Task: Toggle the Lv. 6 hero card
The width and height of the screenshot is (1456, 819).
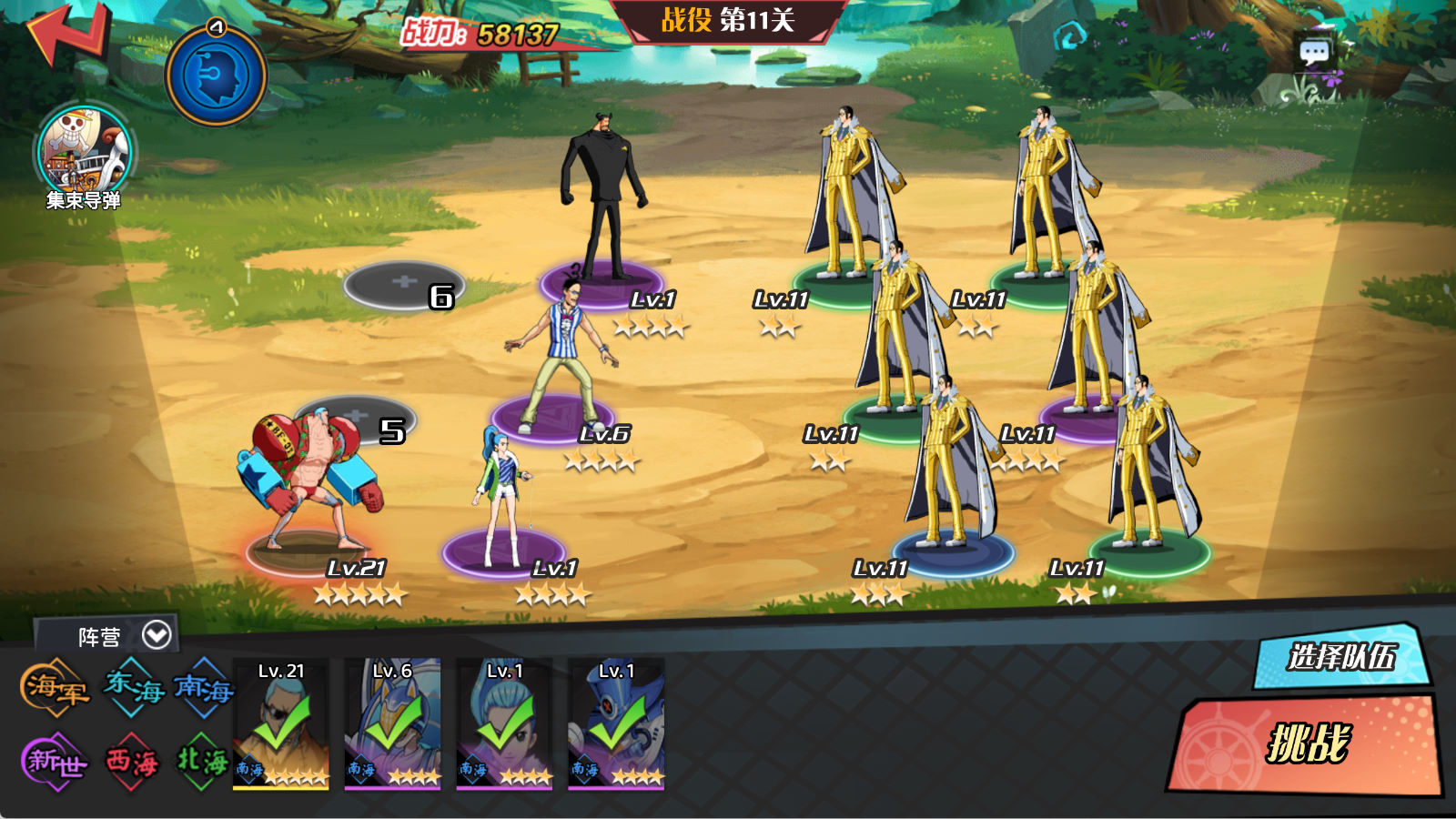Action: click(392, 723)
